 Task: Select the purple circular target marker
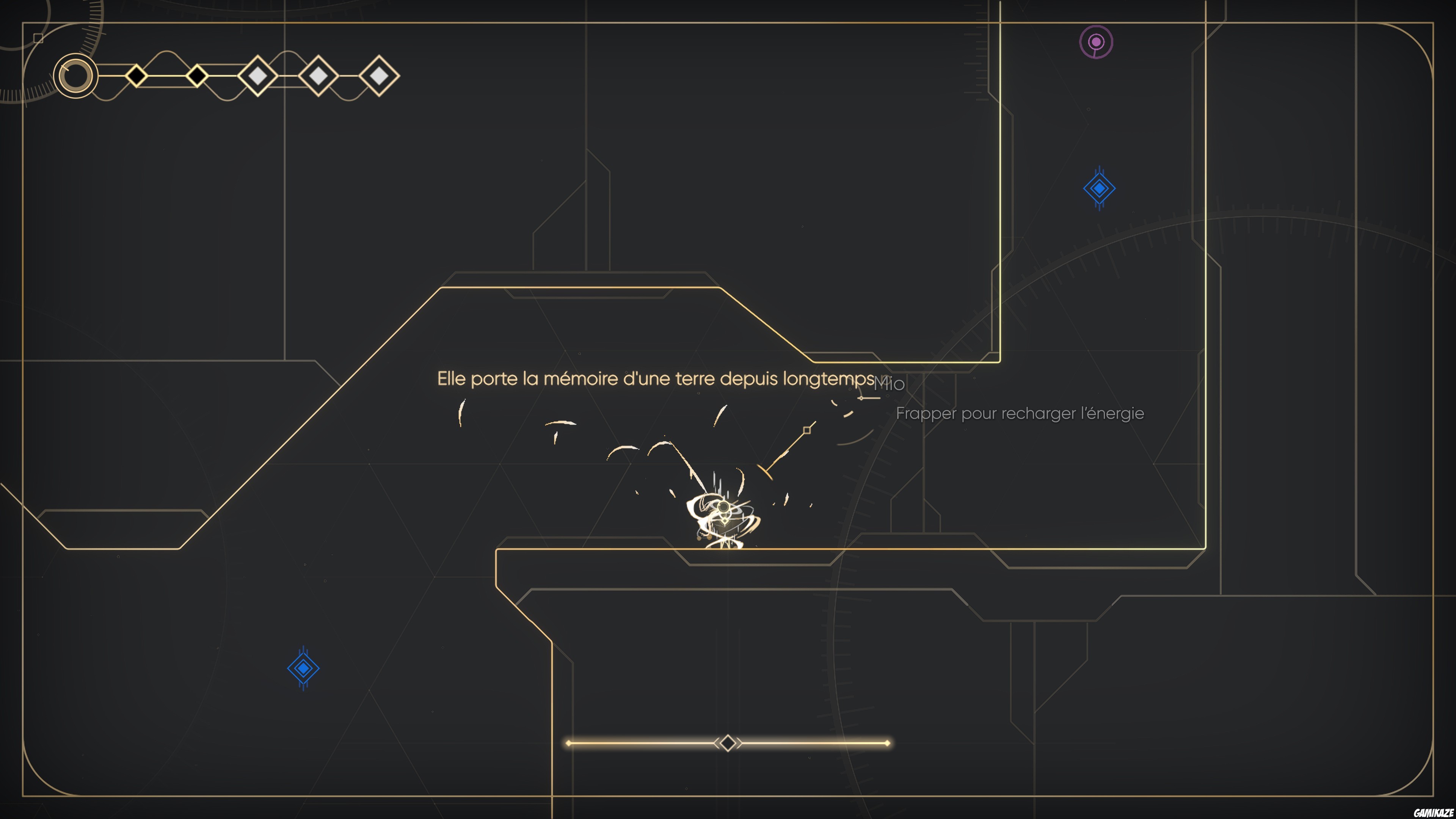point(1096,42)
